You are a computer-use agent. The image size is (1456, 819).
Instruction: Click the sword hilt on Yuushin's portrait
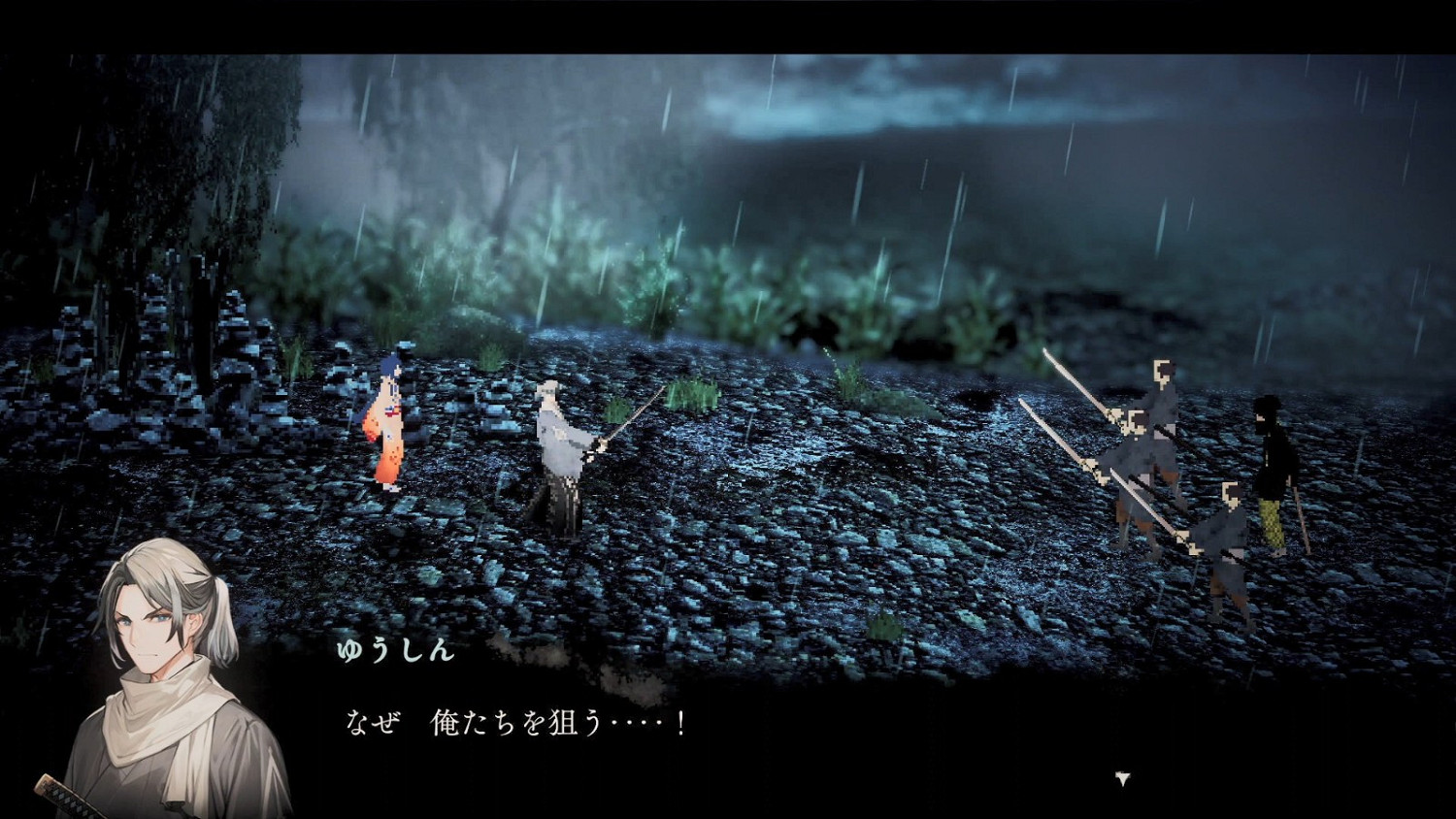[53, 791]
